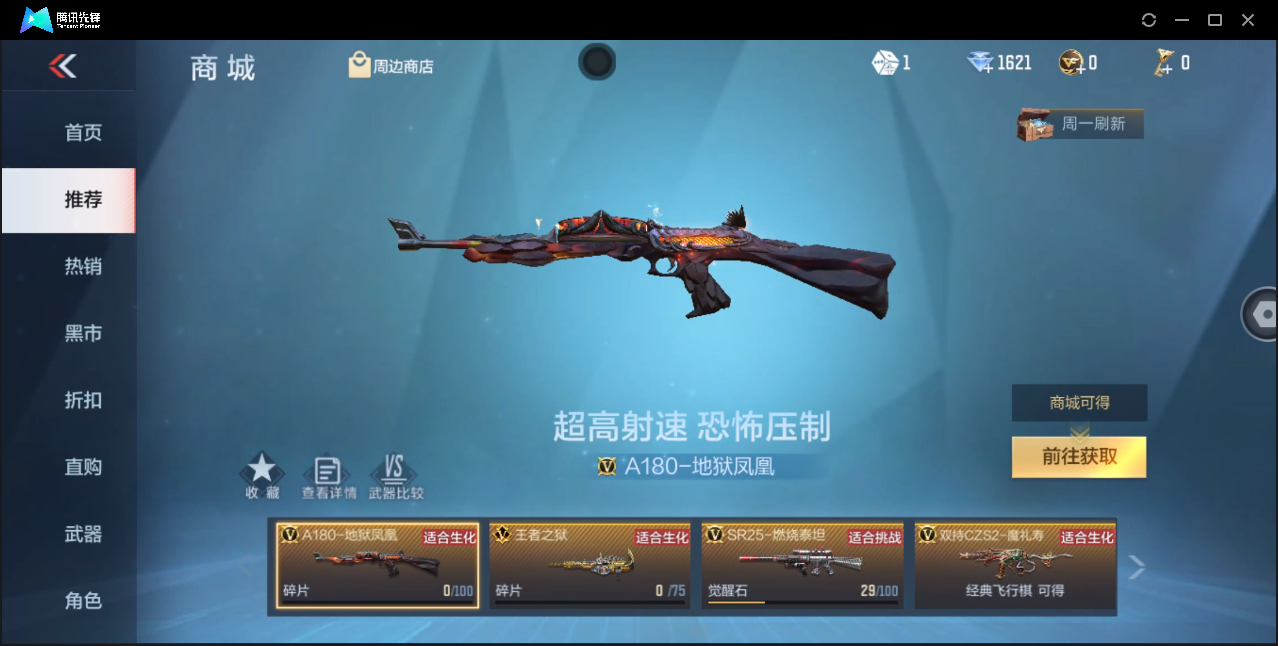This screenshot has width=1278, height=646.
Task: Close the emulator window
Action: point(1248,20)
